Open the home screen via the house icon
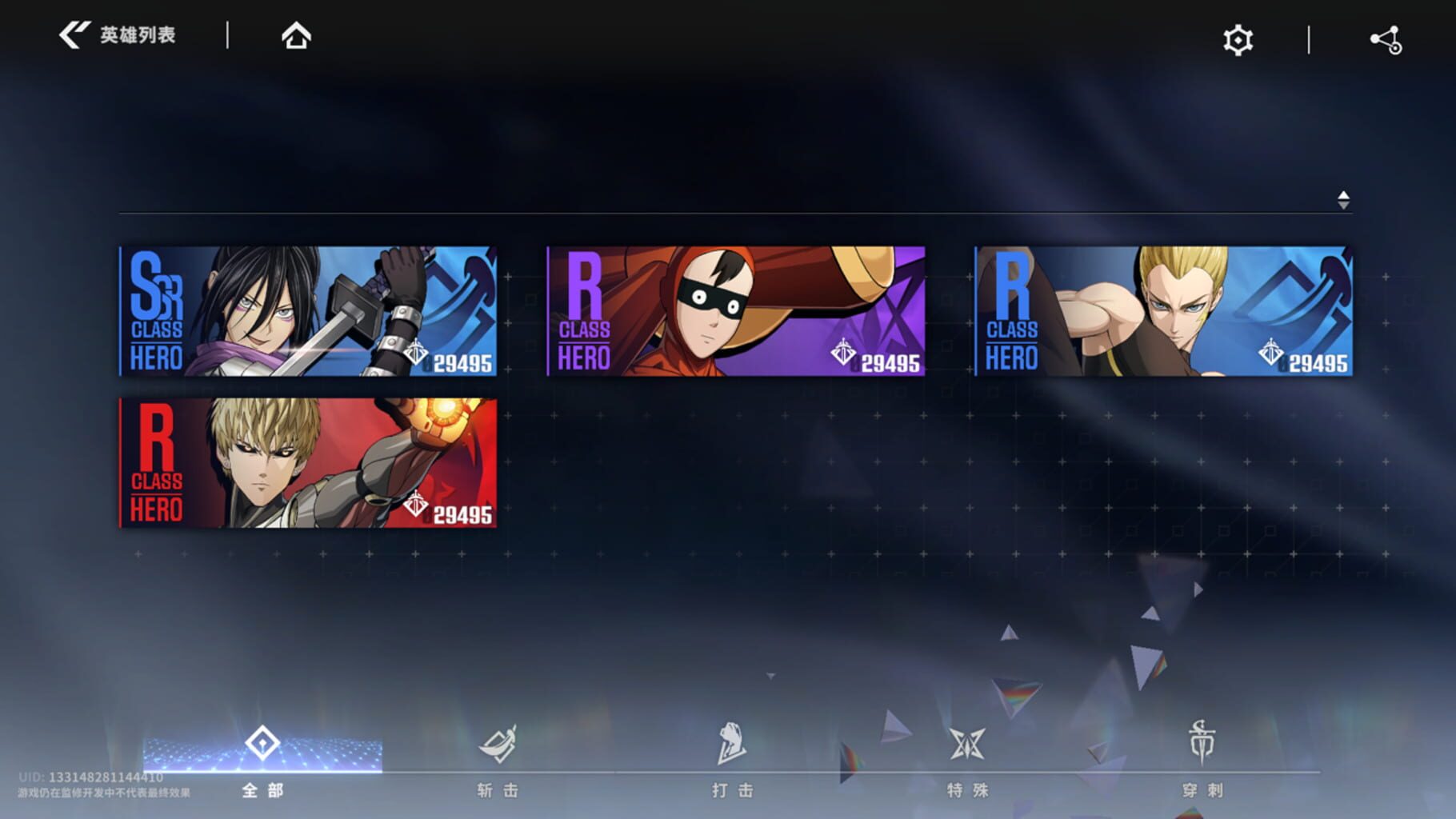This screenshot has height=819, width=1456. (x=296, y=35)
